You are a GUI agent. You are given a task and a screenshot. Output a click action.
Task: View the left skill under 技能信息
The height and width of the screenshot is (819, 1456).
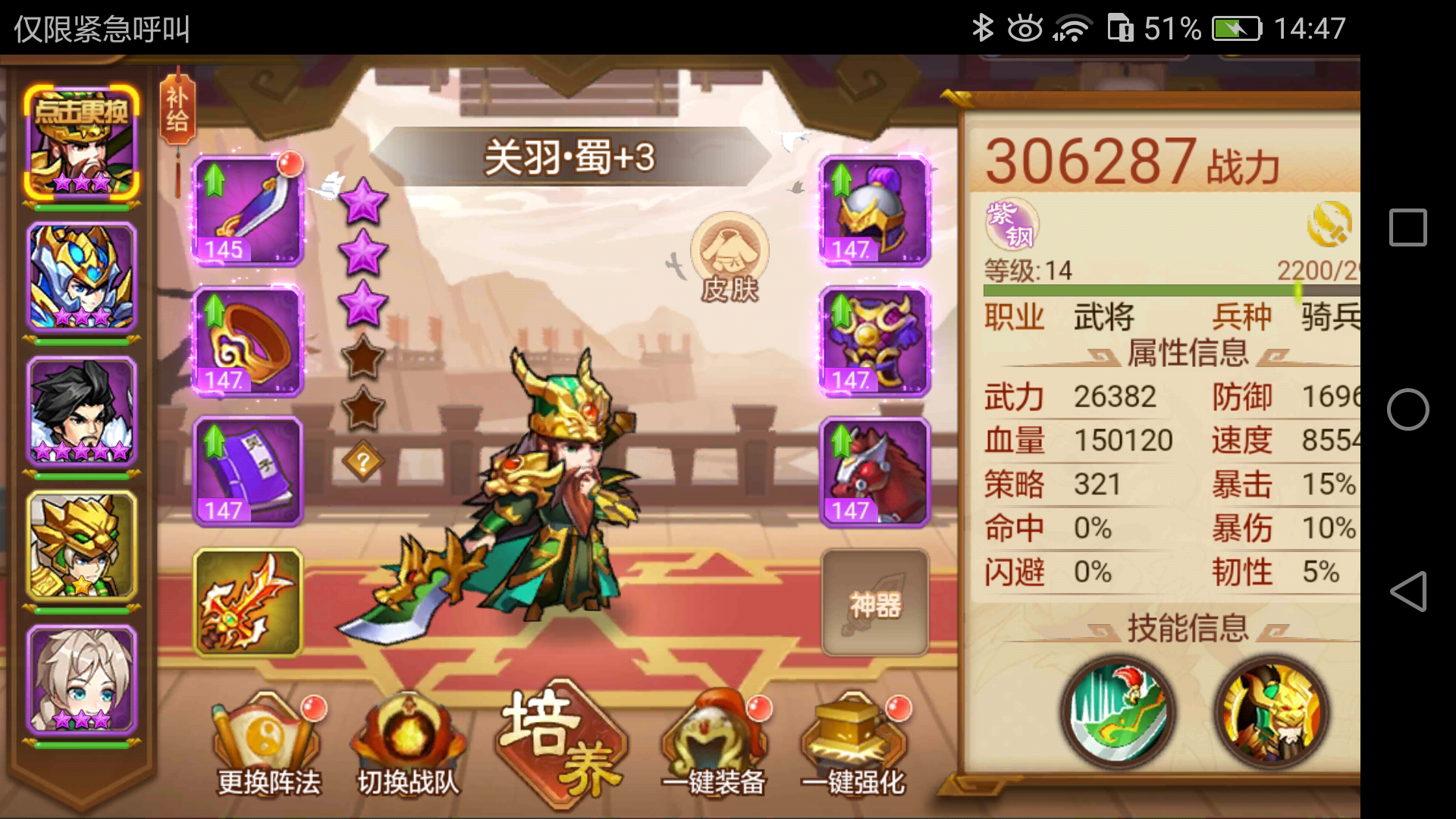click(1119, 713)
